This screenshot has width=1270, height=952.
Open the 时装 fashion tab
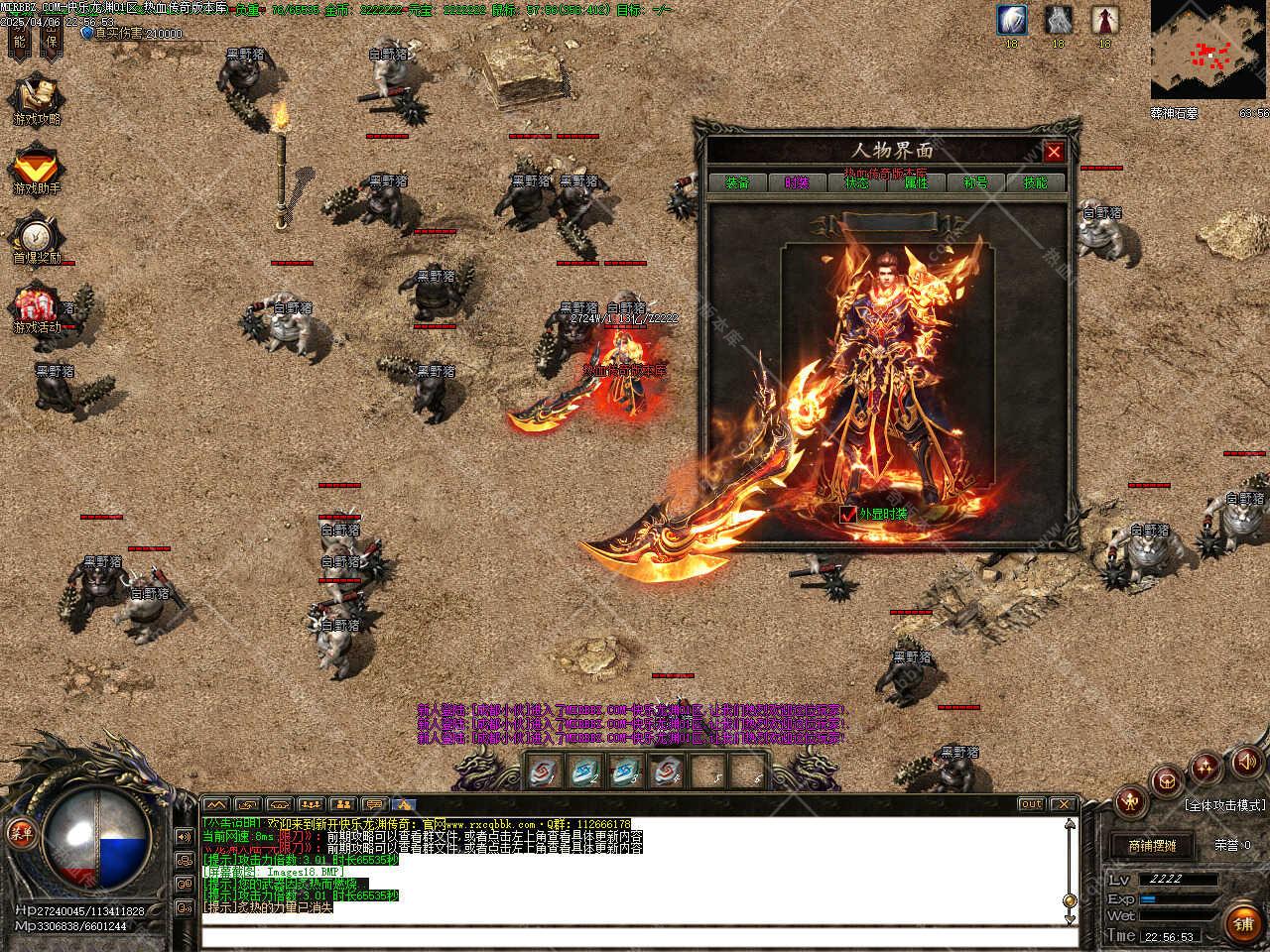coord(797,182)
